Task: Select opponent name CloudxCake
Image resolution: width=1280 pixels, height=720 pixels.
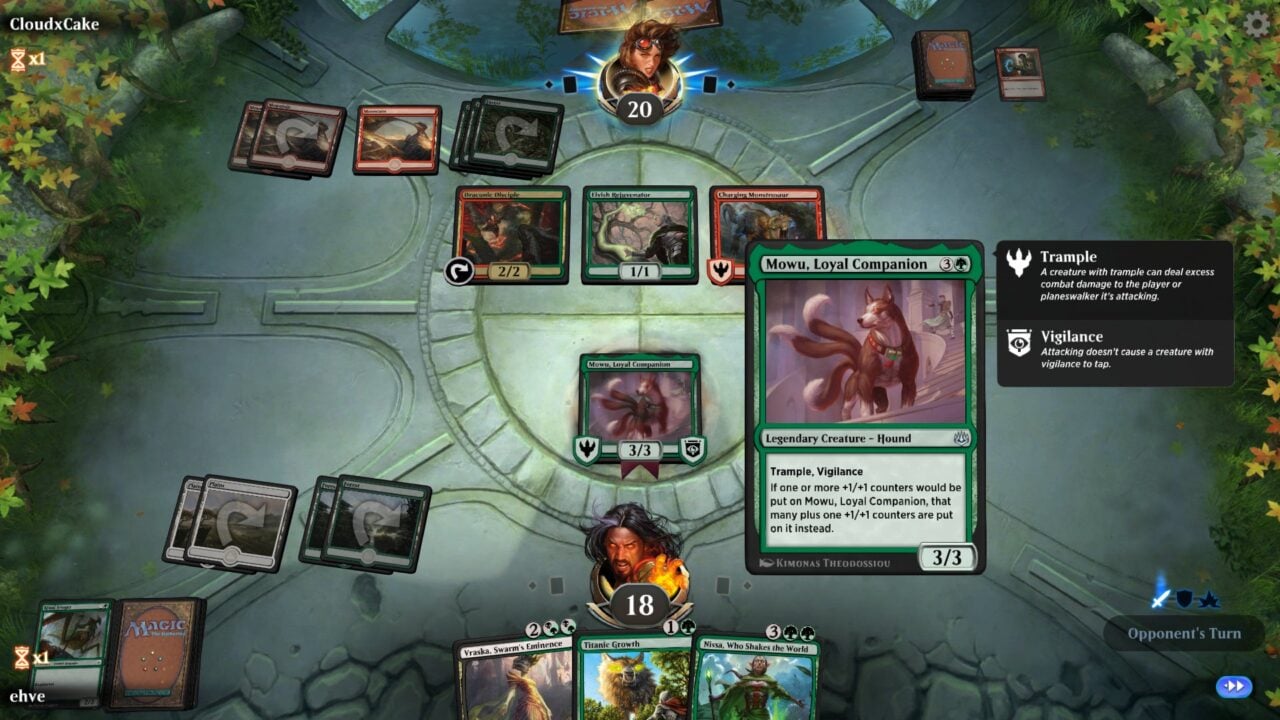Action: (56, 25)
